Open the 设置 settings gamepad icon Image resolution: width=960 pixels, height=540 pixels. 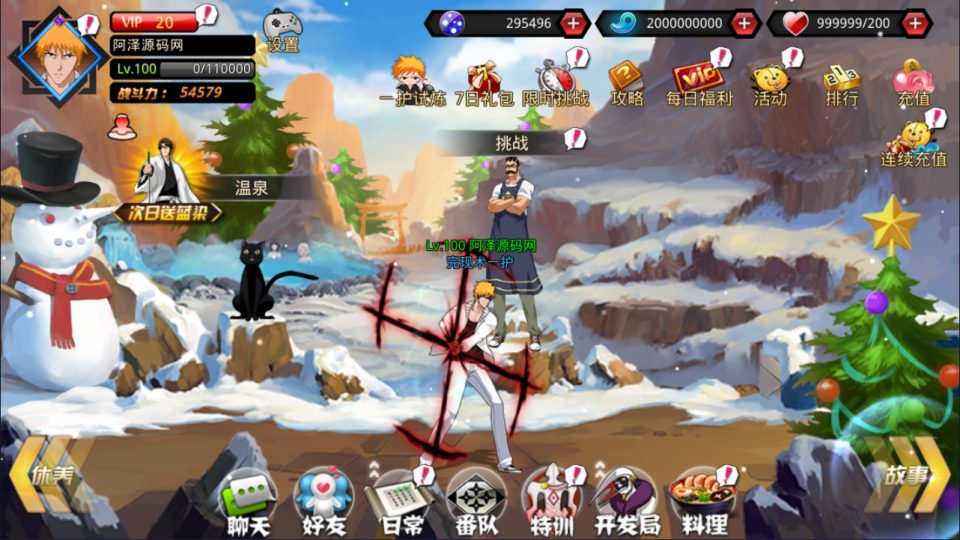coord(281,30)
